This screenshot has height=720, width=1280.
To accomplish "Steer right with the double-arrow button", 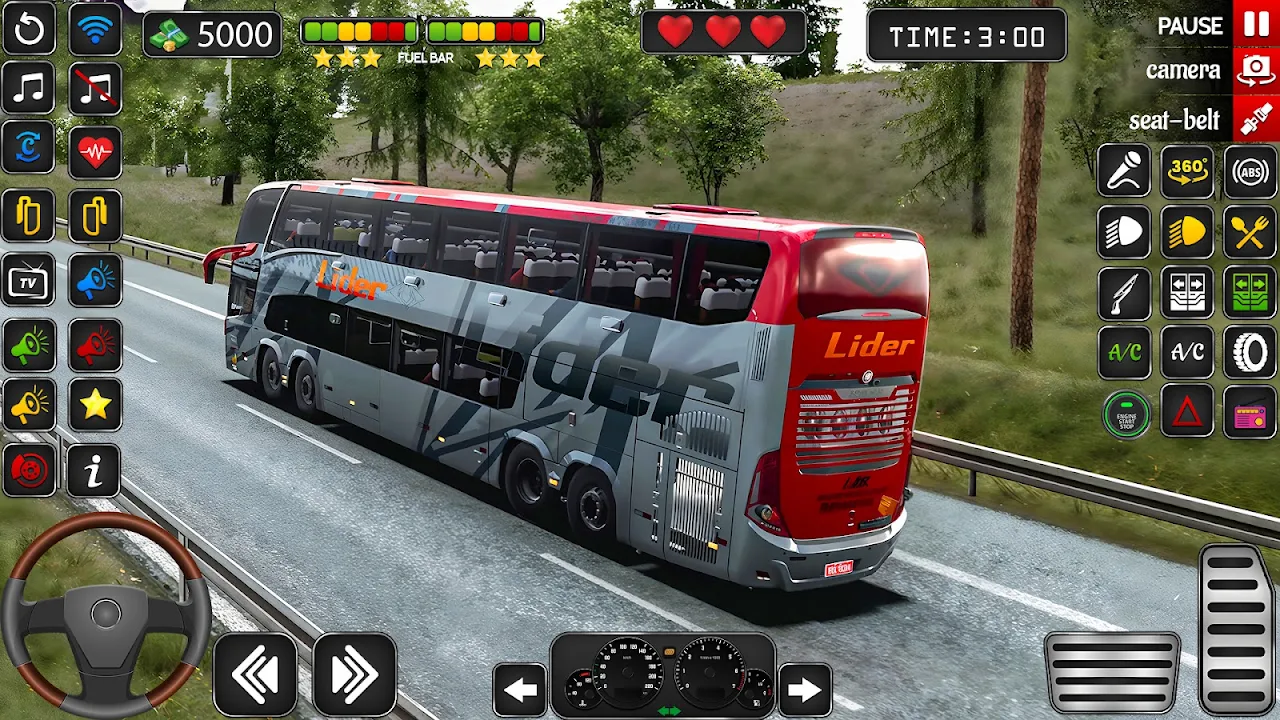I will pyautogui.click(x=354, y=675).
